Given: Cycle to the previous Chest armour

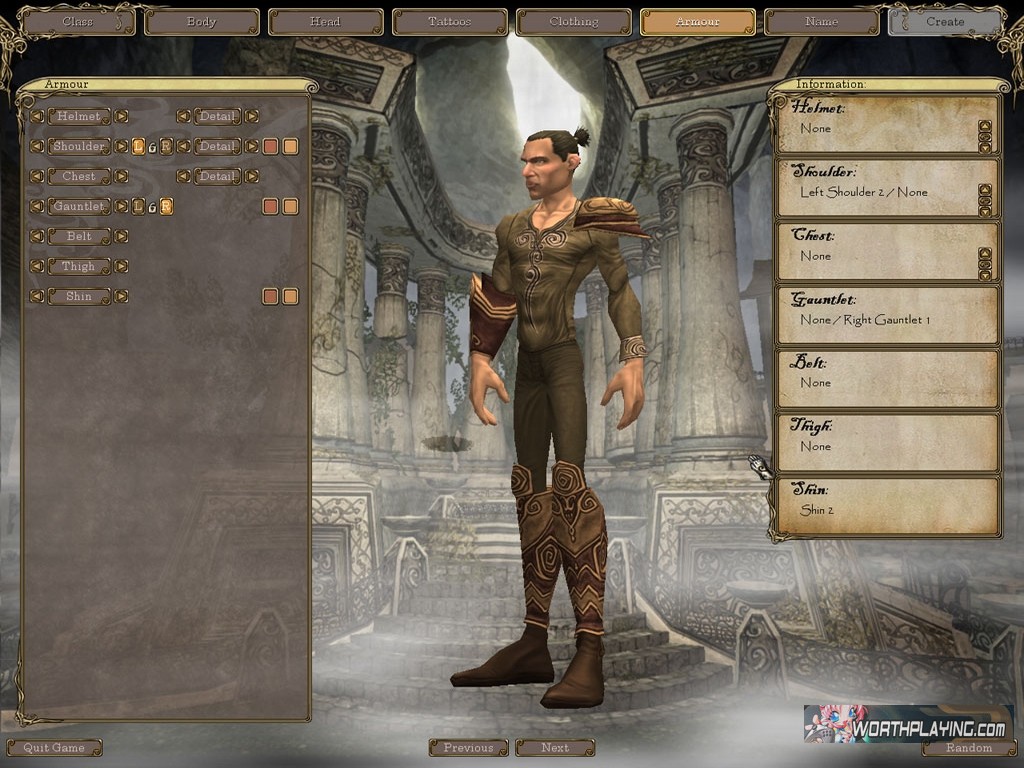Looking at the screenshot, I should [37, 176].
